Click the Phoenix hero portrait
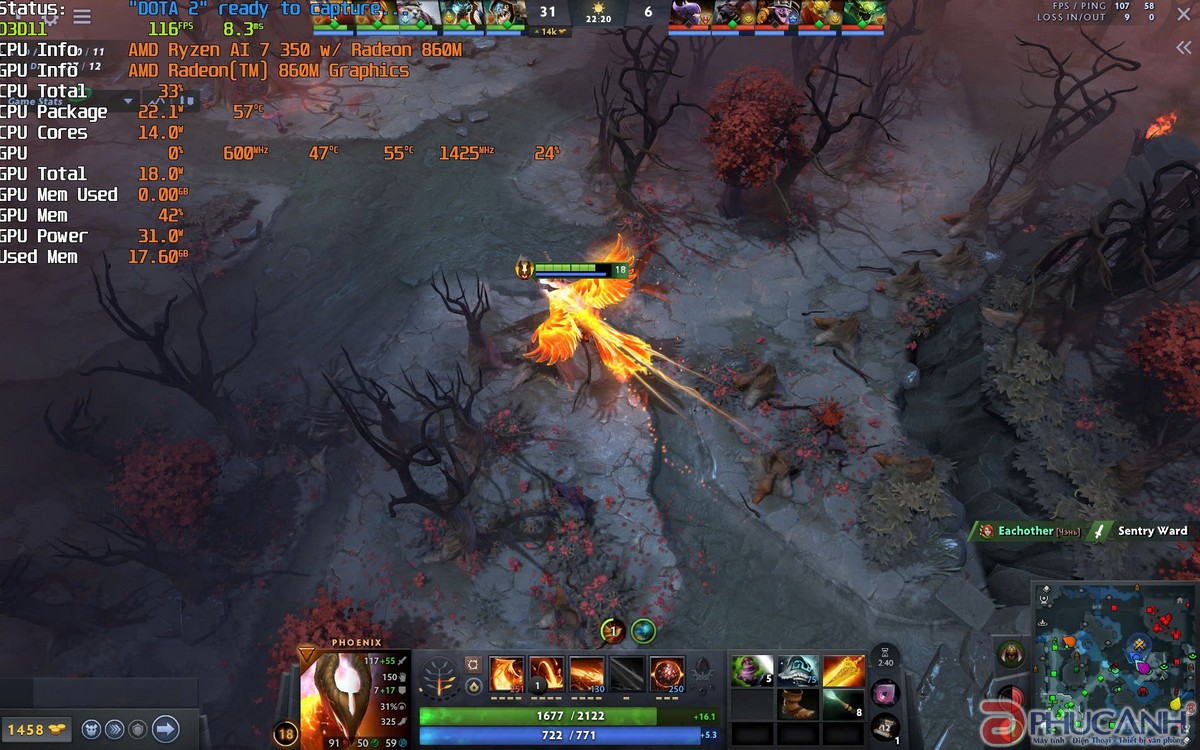1200x750 pixels. pyautogui.click(x=342, y=695)
